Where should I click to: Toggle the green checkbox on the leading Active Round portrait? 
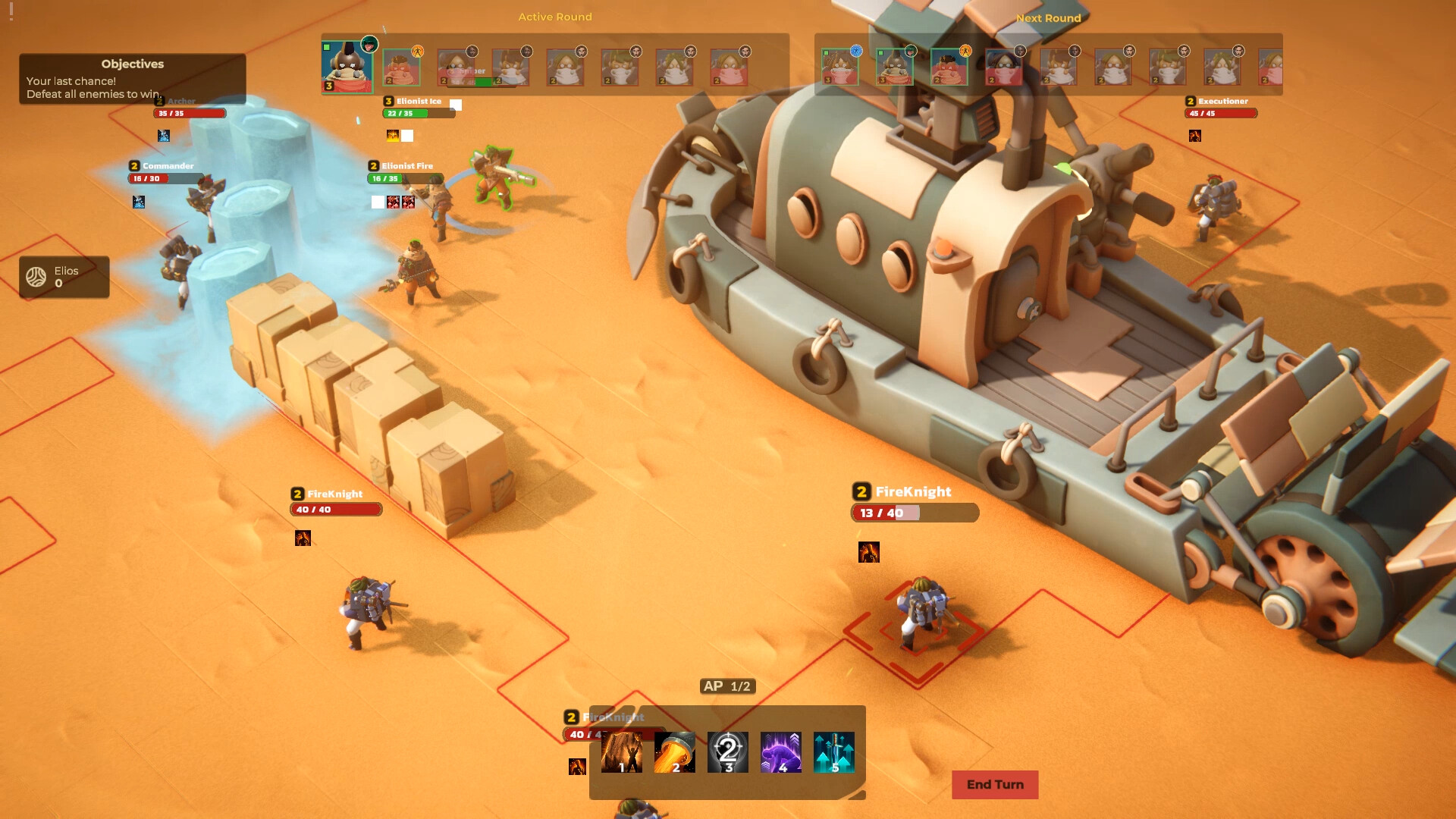[325, 47]
